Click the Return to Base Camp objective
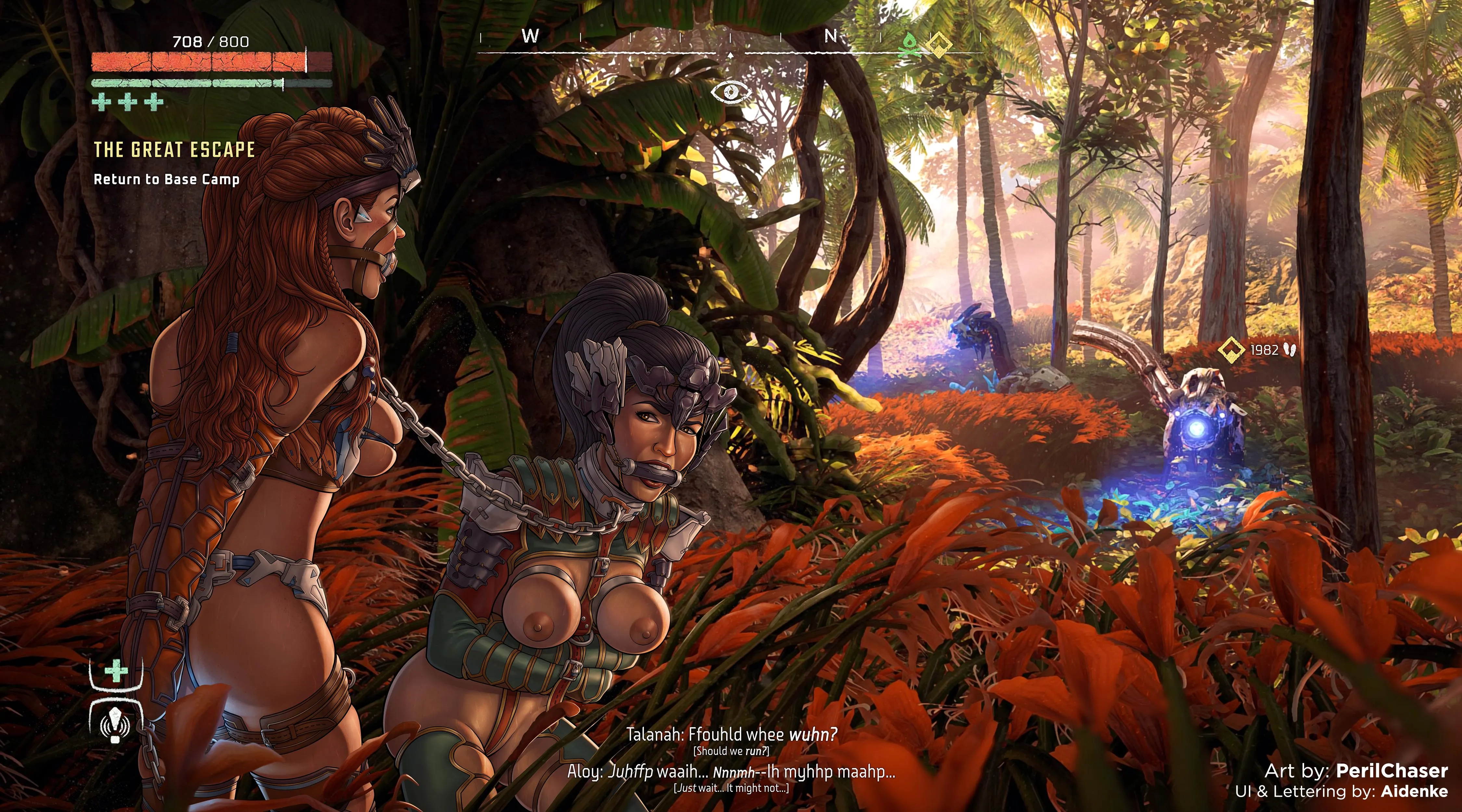The height and width of the screenshot is (812, 1462). tap(166, 179)
